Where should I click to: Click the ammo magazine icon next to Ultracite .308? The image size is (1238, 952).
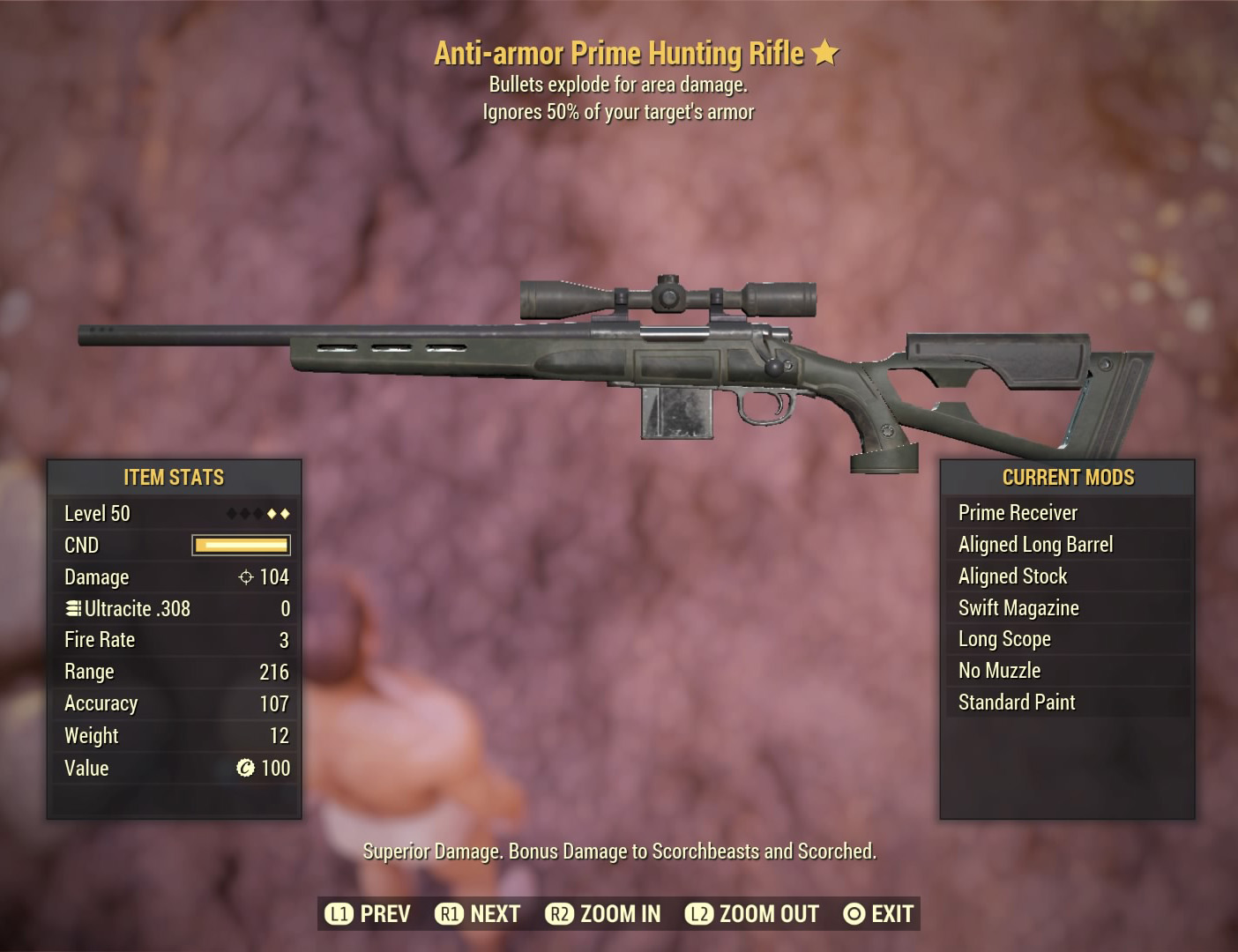pos(72,608)
